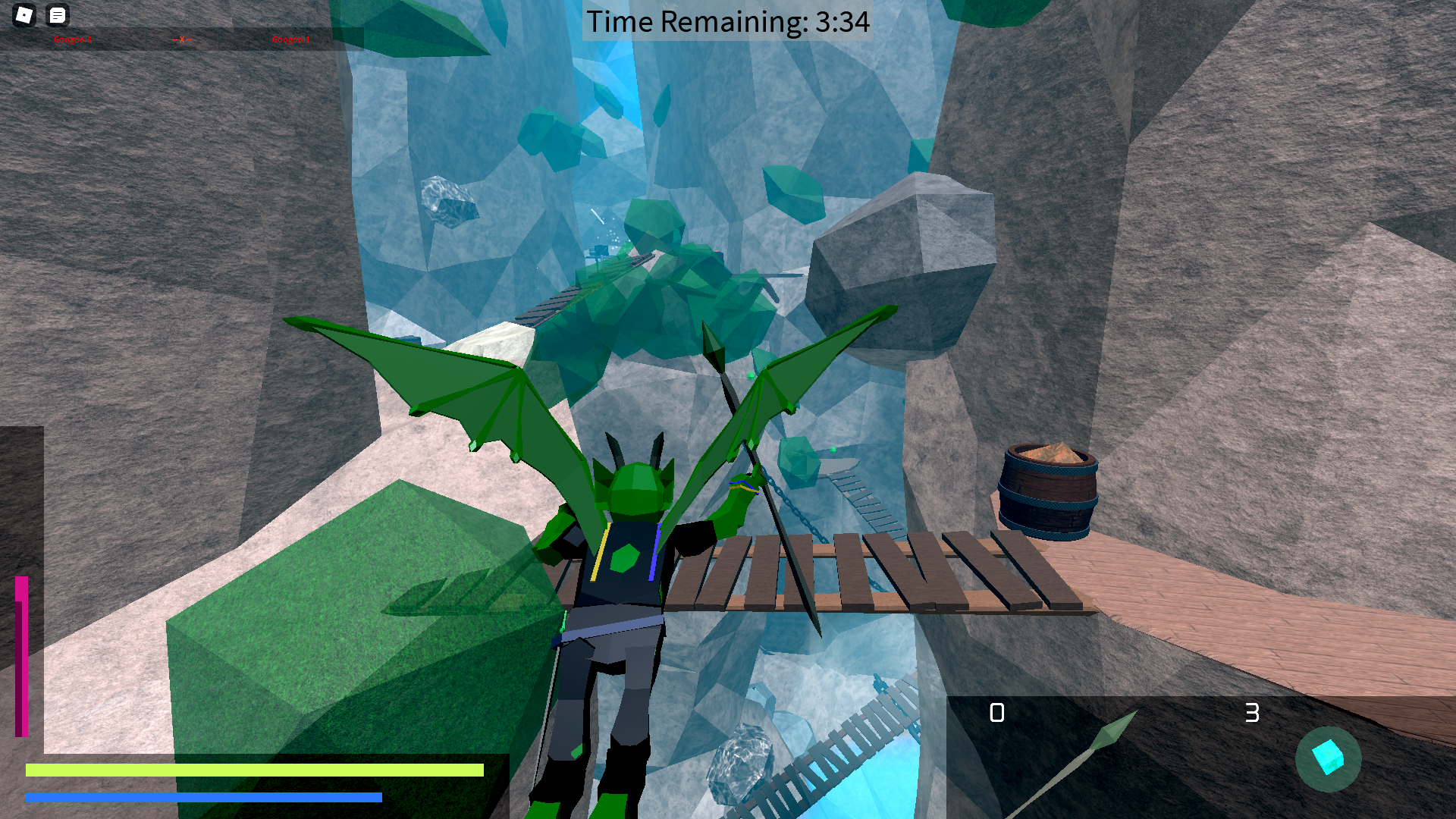This screenshot has width=1456, height=819.
Task: Click the green health bar
Action: pos(256,770)
